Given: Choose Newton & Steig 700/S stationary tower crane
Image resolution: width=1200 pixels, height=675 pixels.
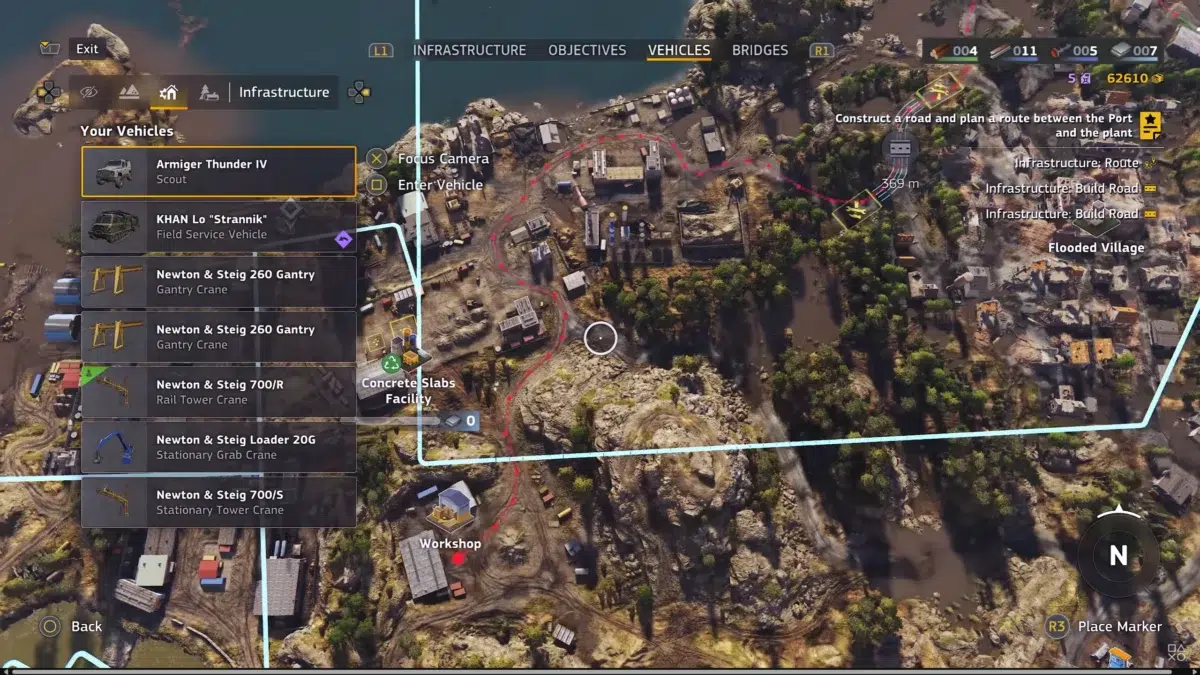Looking at the screenshot, I should (x=219, y=502).
